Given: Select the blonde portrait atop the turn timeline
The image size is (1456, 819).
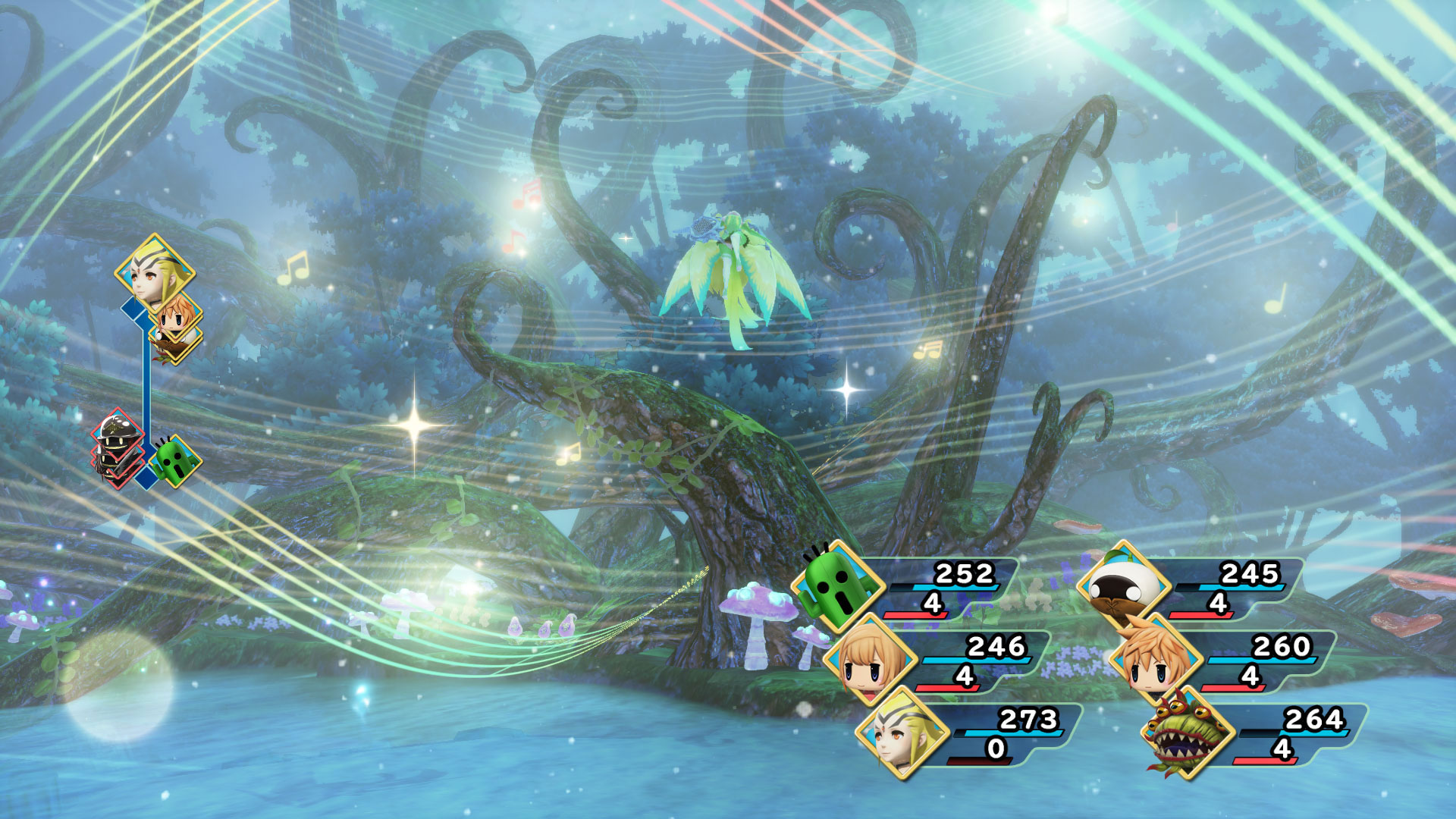Looking at the screenshot, I should point(155,272).
